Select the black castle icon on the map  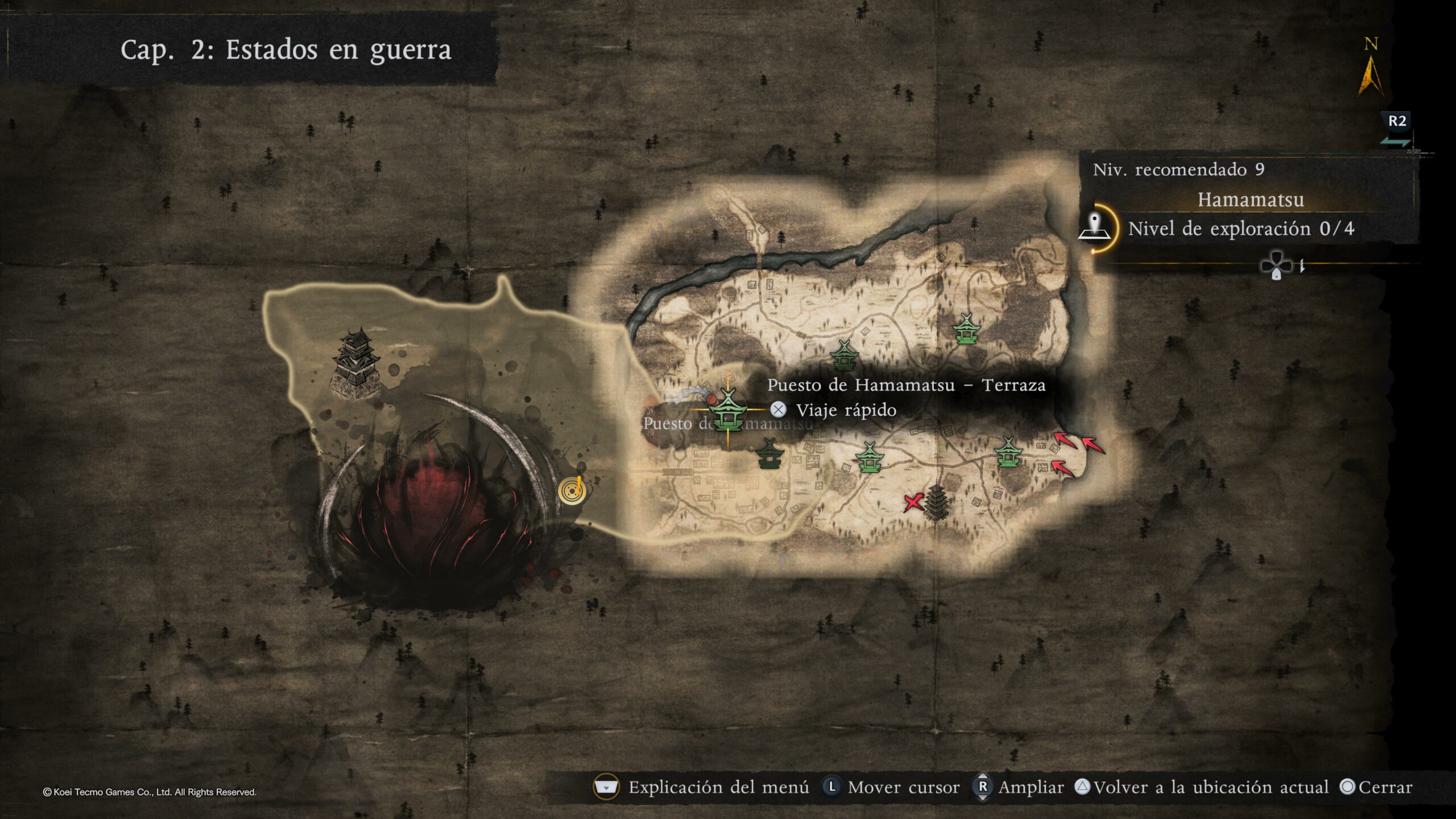[x=357, y=363]
